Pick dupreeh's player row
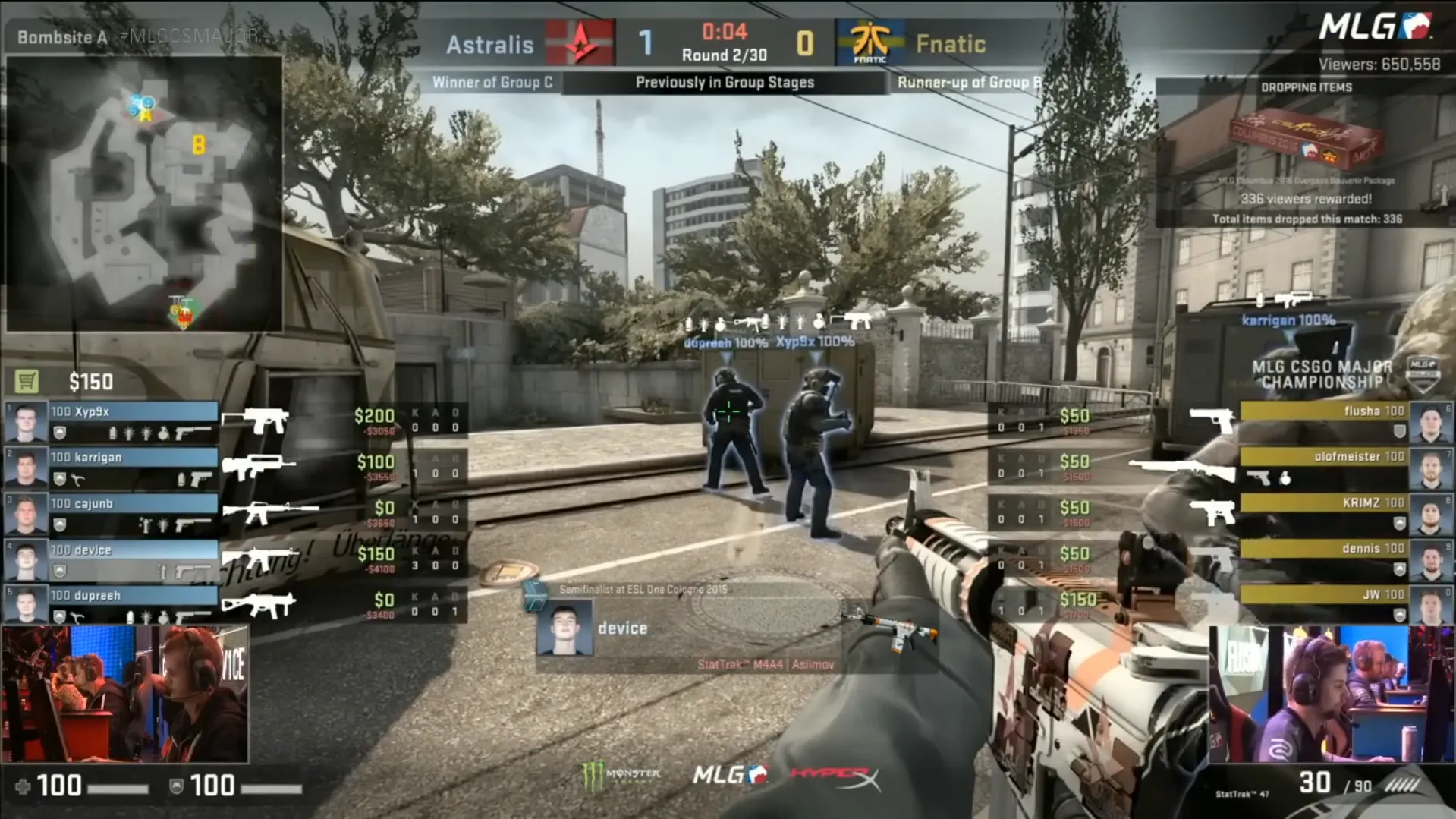 133,606
